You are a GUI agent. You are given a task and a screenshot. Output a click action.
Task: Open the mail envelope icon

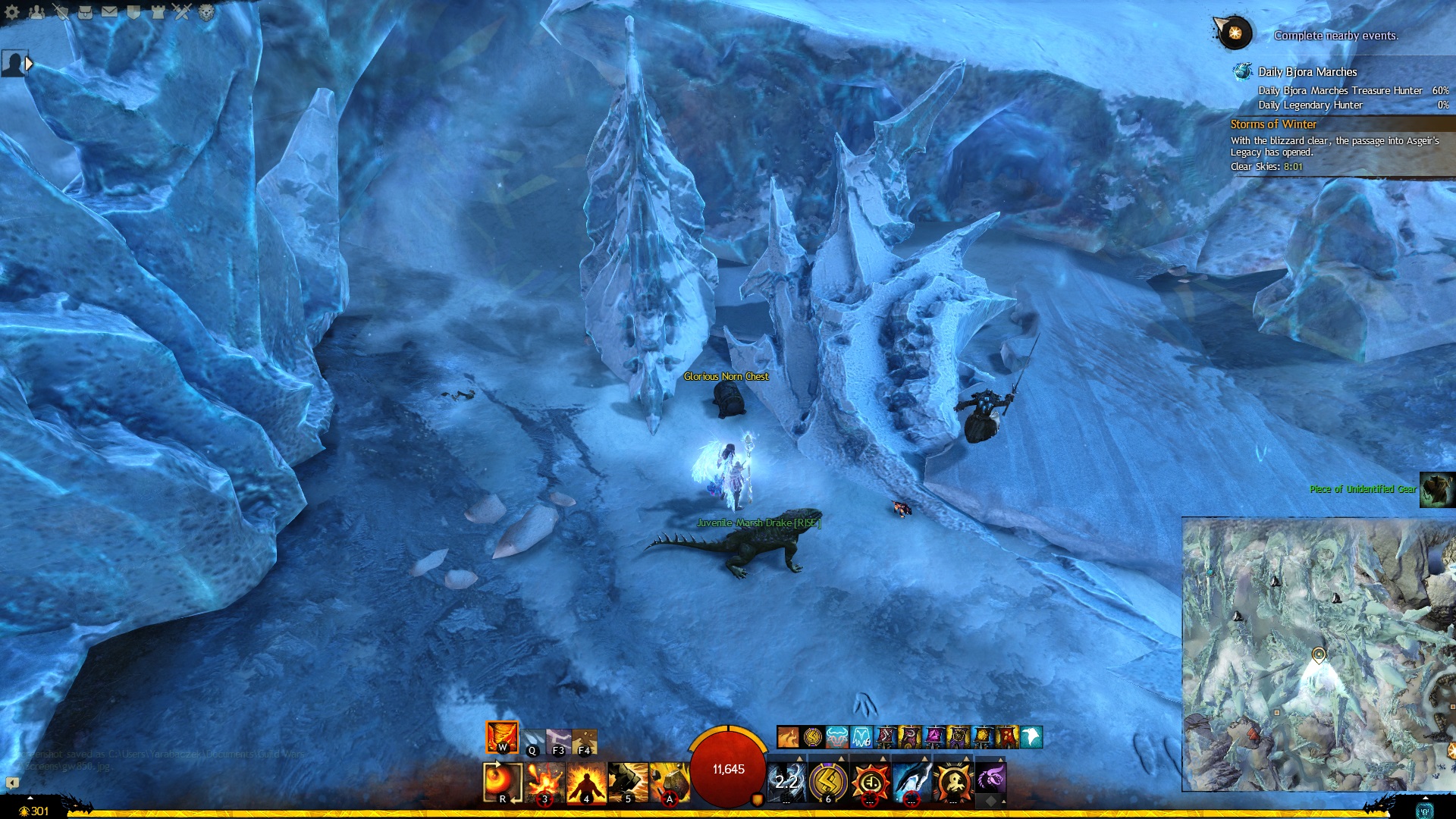[x=109, y=11]
